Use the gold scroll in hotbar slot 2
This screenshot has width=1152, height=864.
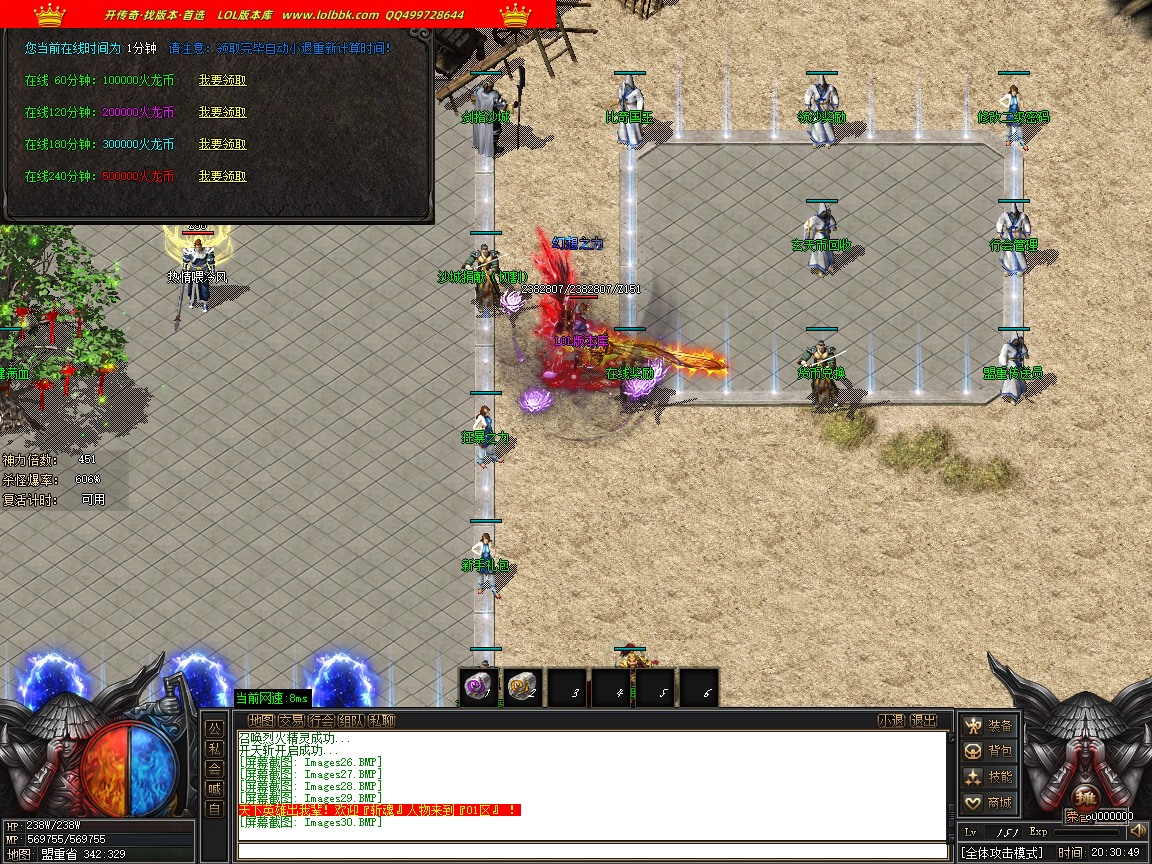(x=522, y=688)
